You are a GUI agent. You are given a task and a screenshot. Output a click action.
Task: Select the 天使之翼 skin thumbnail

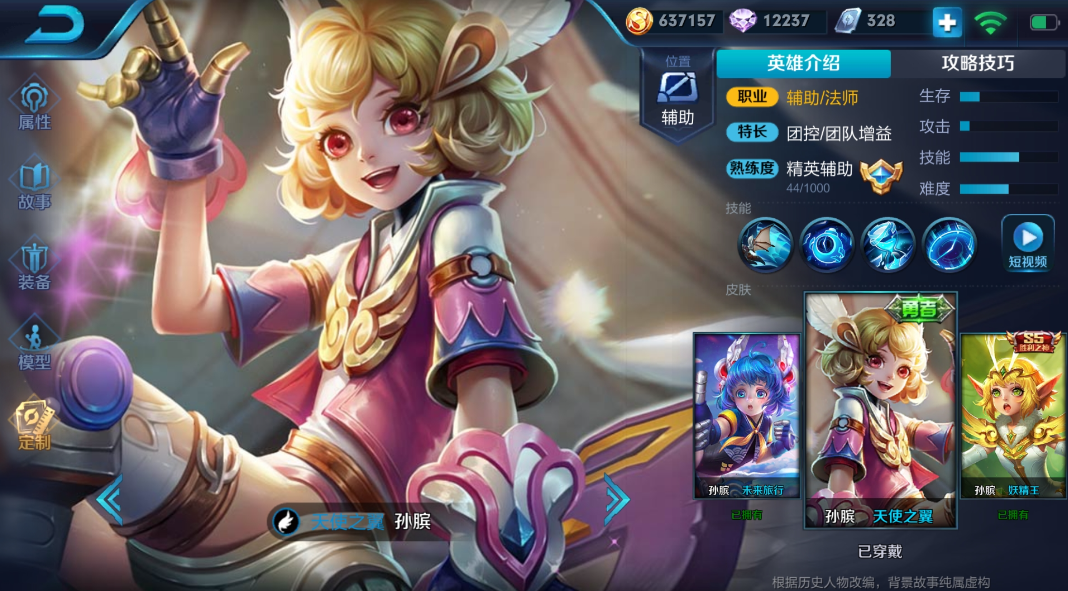pyautogui.click(x=880, y=410)
